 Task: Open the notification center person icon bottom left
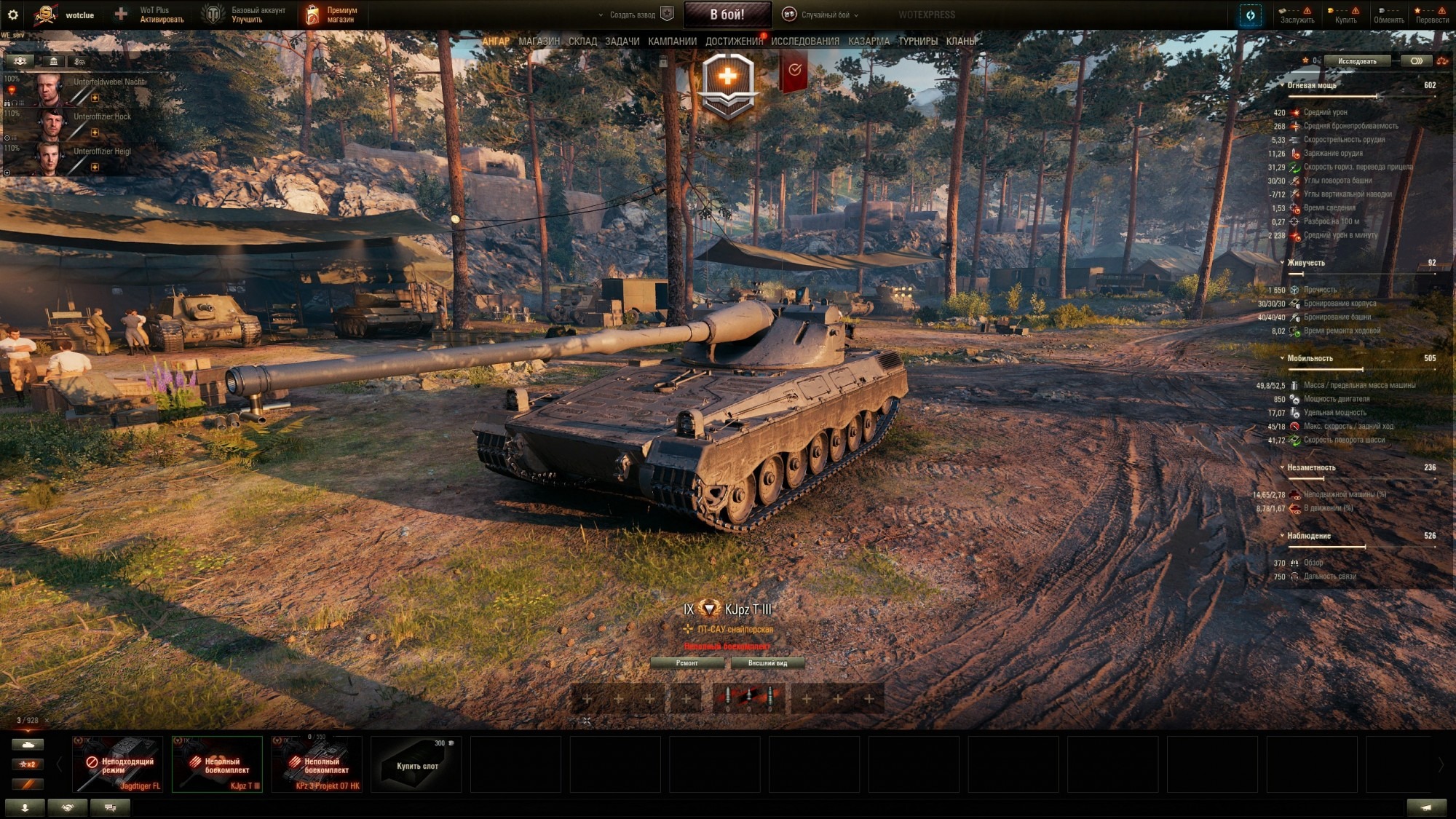pos(25,807)
